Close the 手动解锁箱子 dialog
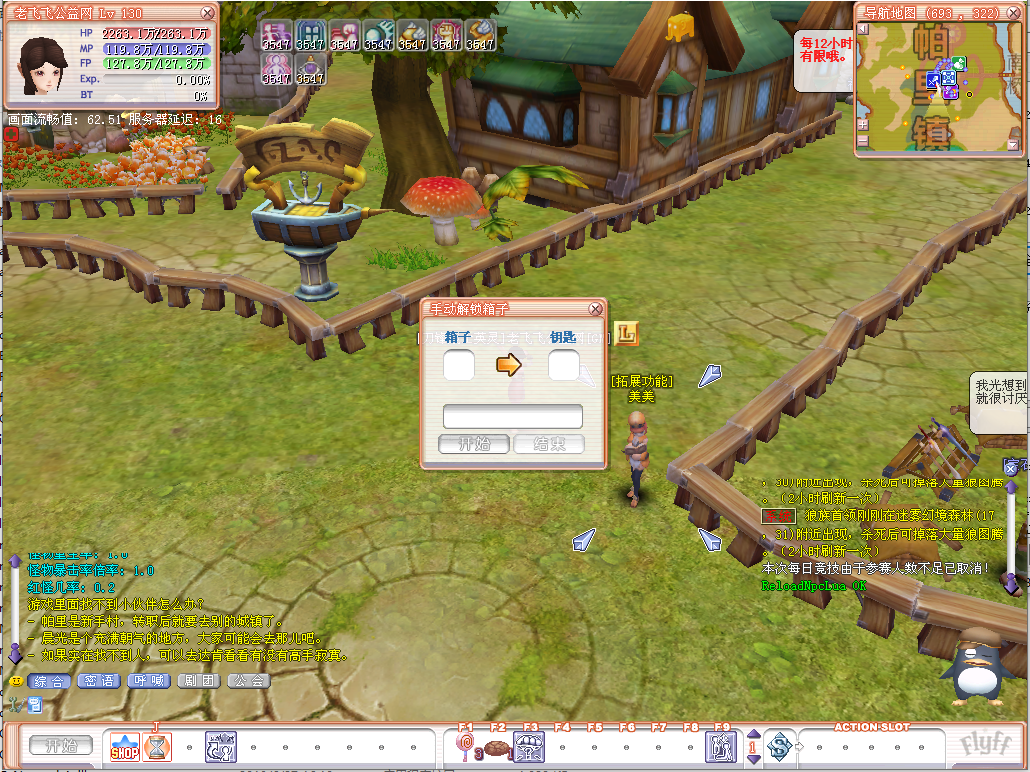Image resolution: width=1030 pixels, height=772 pixels. [x=596, y=309]
